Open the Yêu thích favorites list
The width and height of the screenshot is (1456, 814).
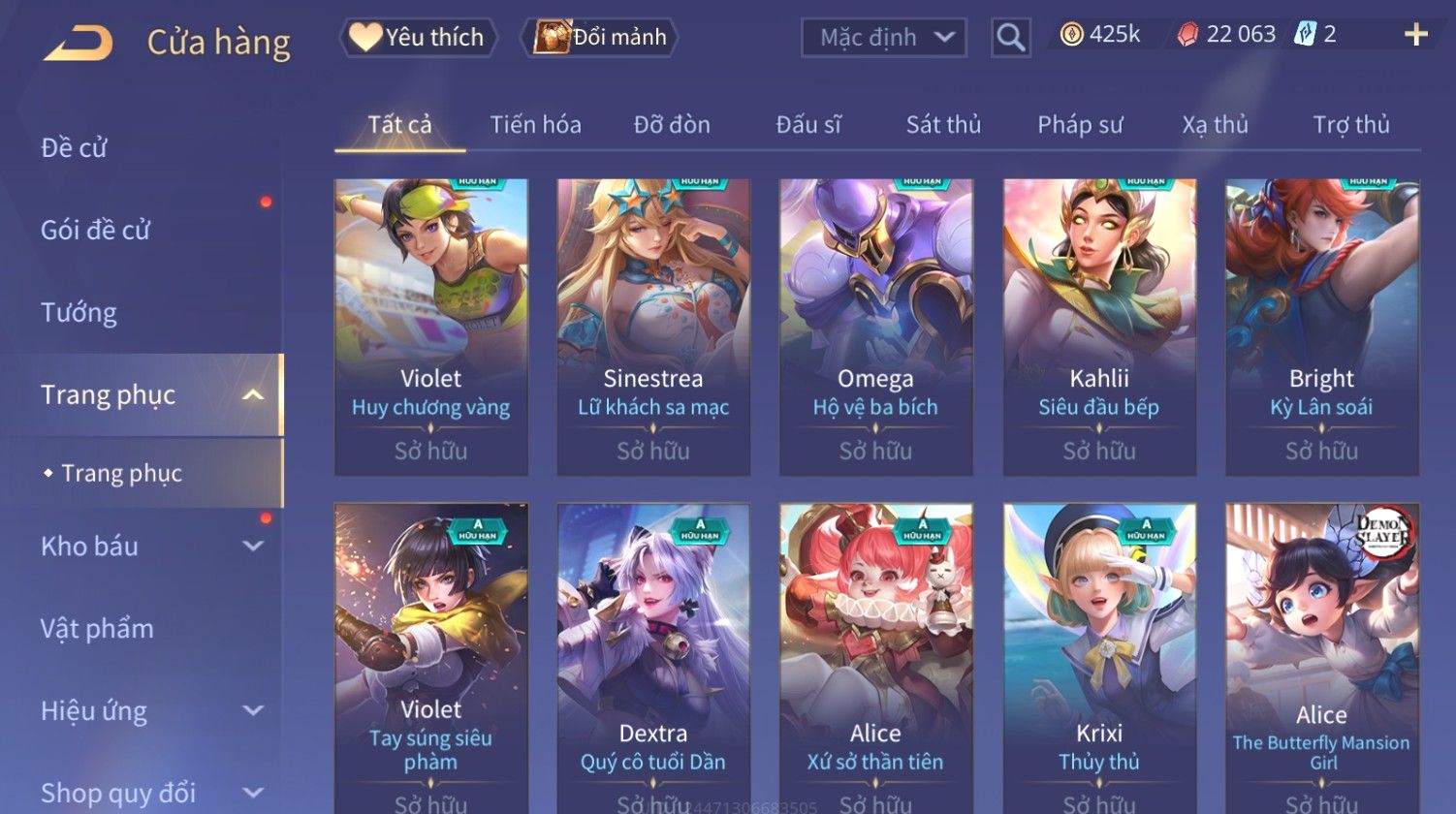point(418,38)
